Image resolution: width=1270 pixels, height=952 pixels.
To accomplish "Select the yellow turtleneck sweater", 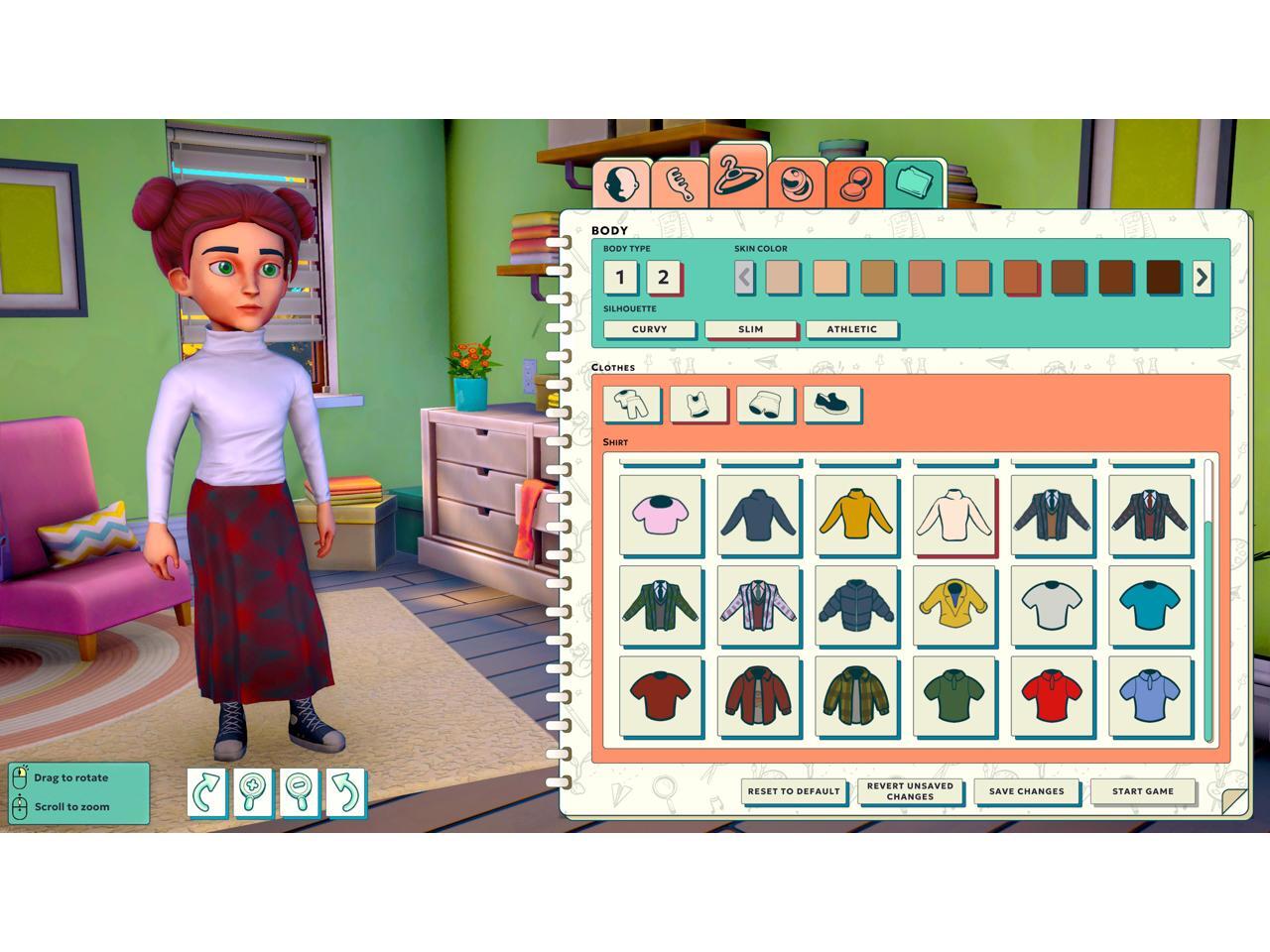I will 856,515.
